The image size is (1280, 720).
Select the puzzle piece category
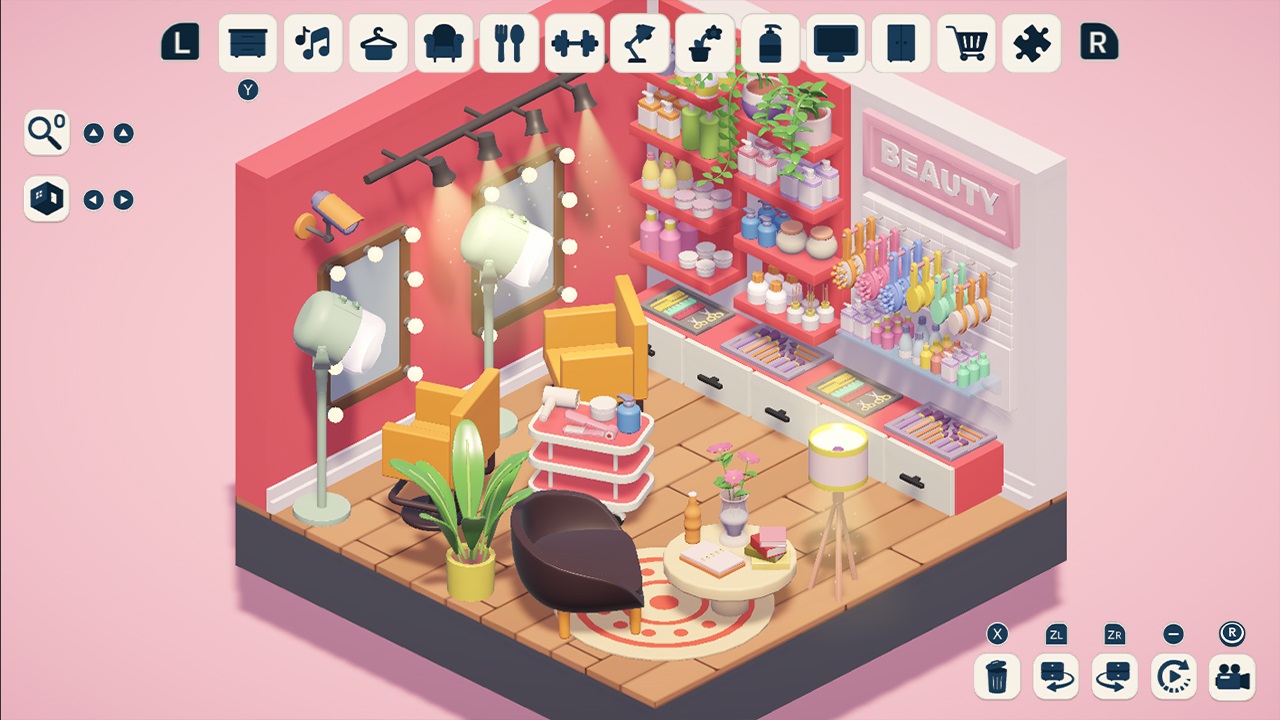click(x=1032, y=44)
